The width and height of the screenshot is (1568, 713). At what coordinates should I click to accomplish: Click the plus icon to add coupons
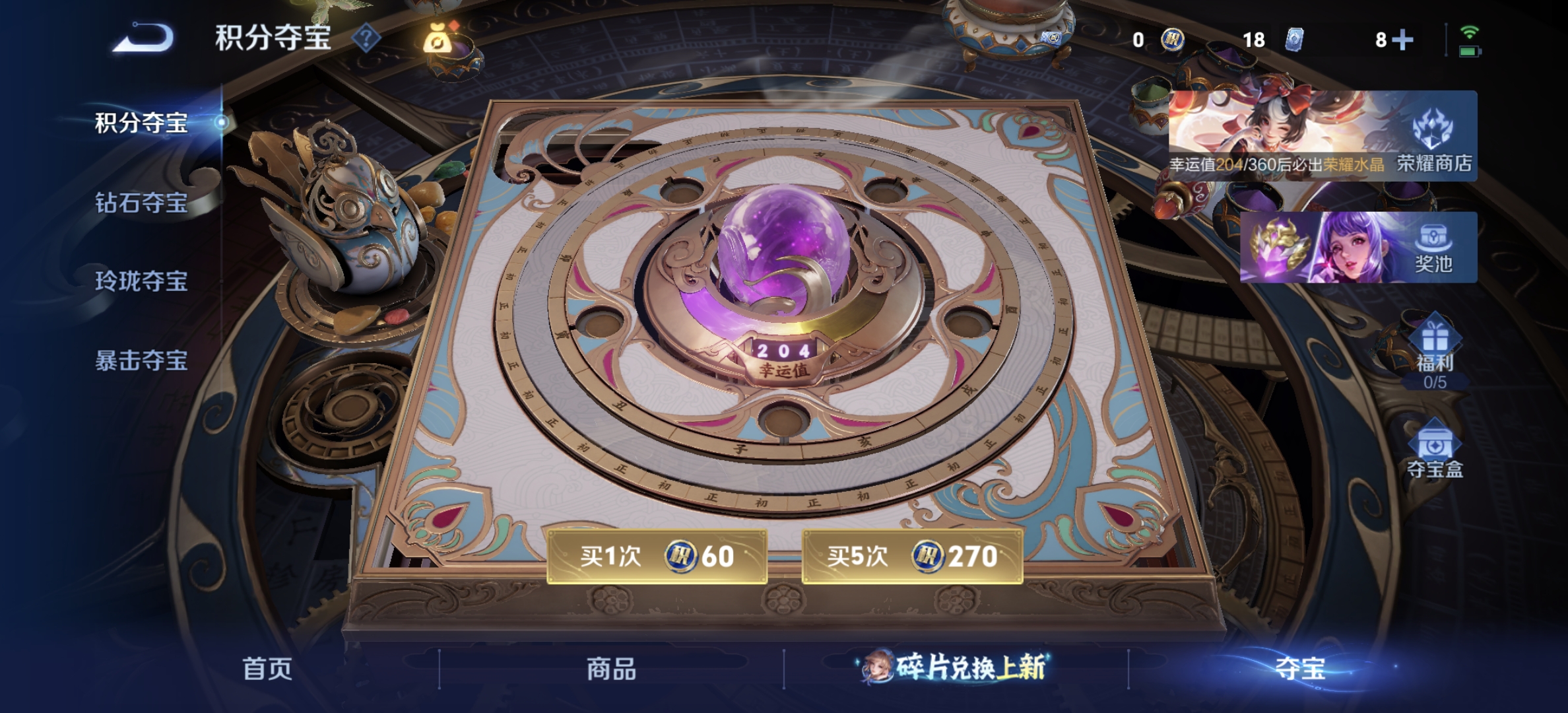[x=1404, y=41]
